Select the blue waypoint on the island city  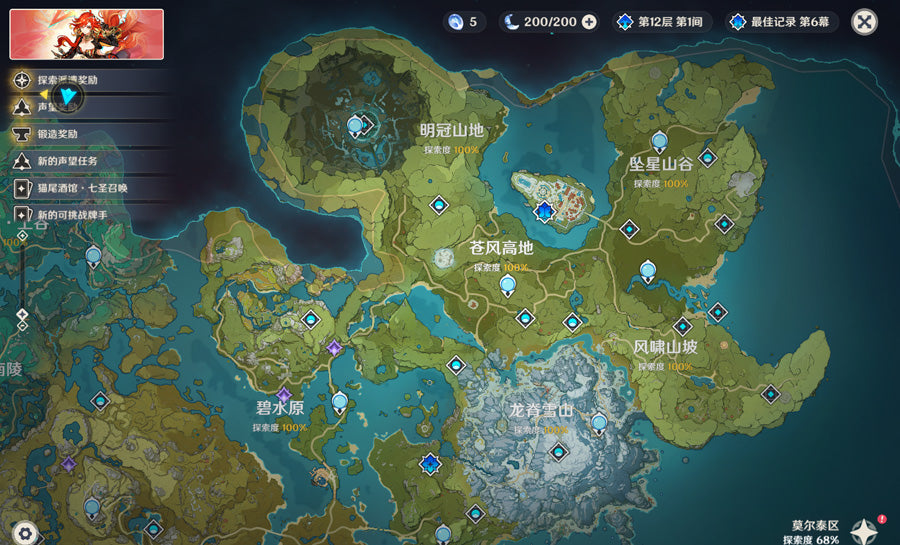click(544, 210)
